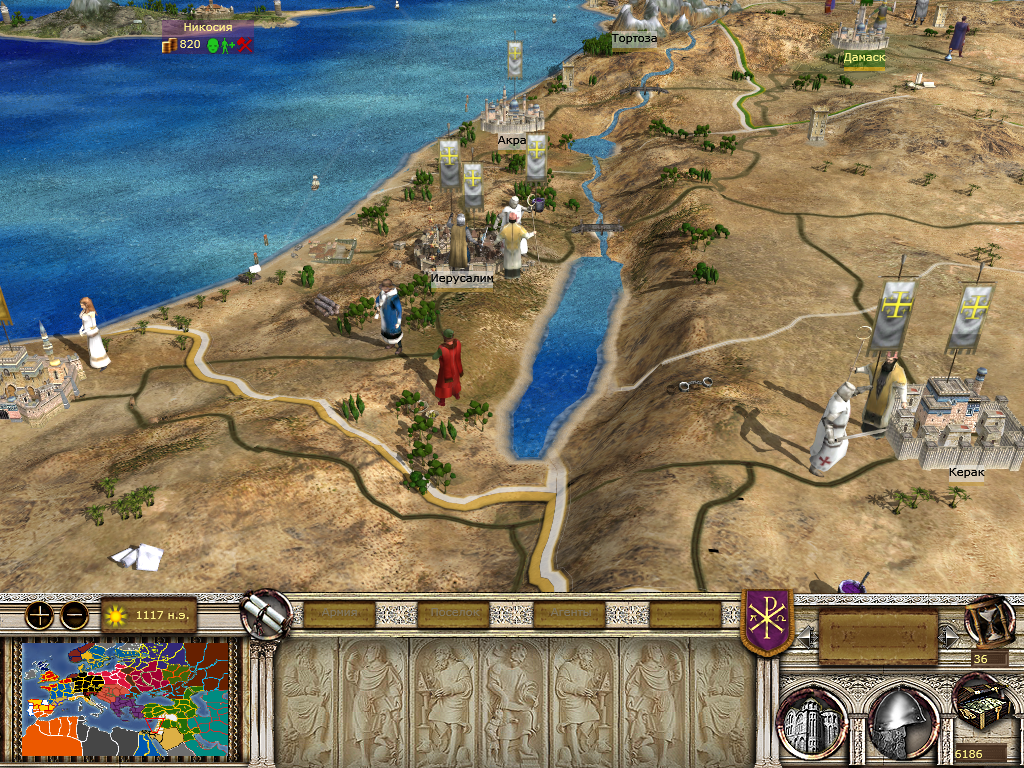End the turn with the hourglass

click(988, 621)
